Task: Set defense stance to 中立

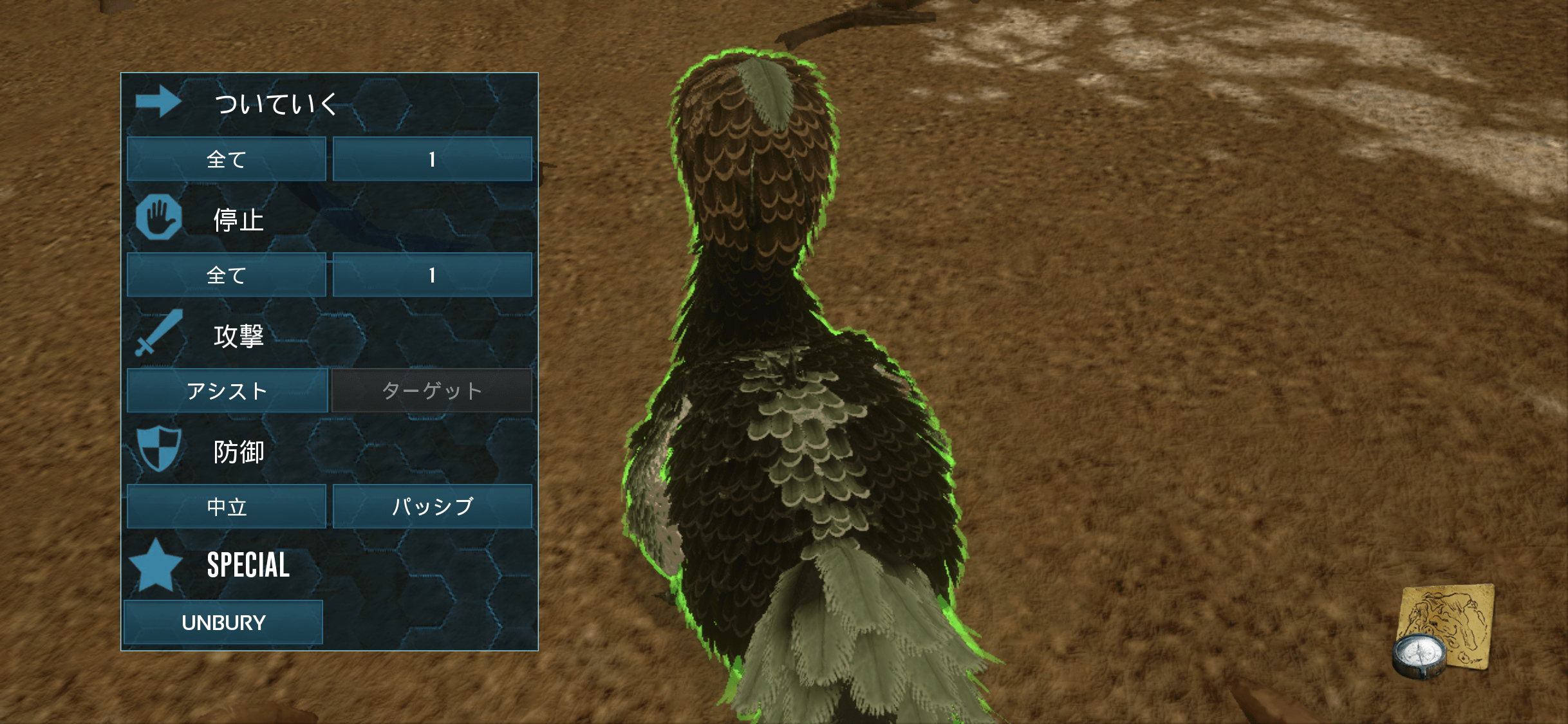Action: (227, 506)
